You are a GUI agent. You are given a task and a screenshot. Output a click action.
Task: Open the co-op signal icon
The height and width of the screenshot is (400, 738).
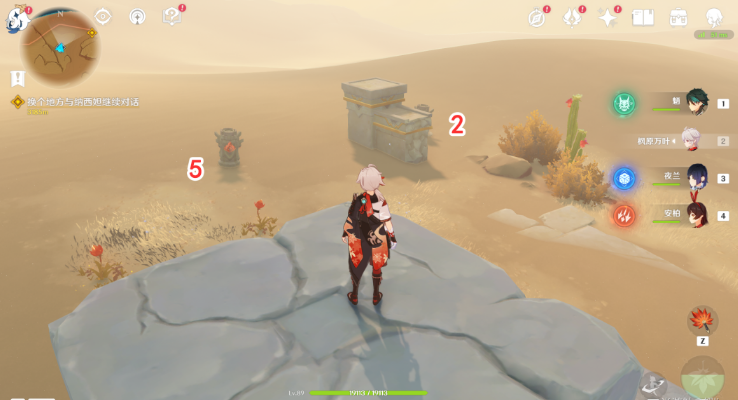click(x=137, y=16)
